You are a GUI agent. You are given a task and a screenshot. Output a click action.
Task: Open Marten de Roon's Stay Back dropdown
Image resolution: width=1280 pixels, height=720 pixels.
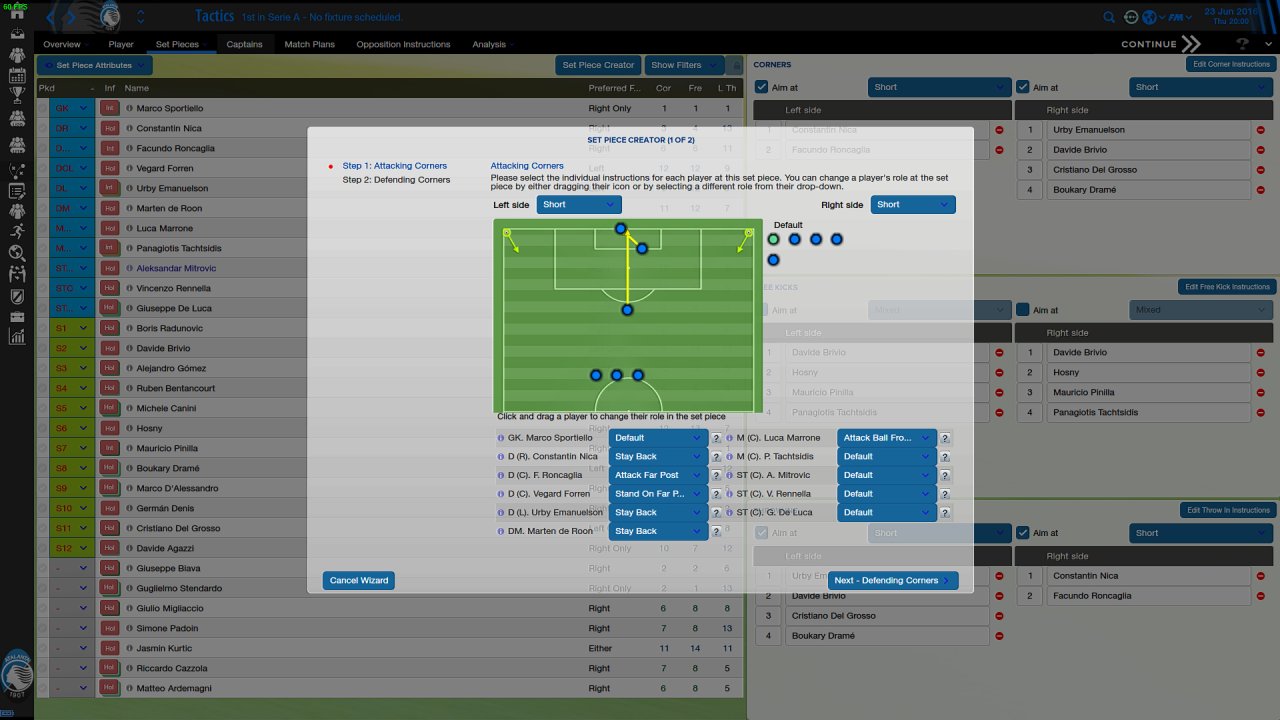pyautogui.click(x=658, y=531)
